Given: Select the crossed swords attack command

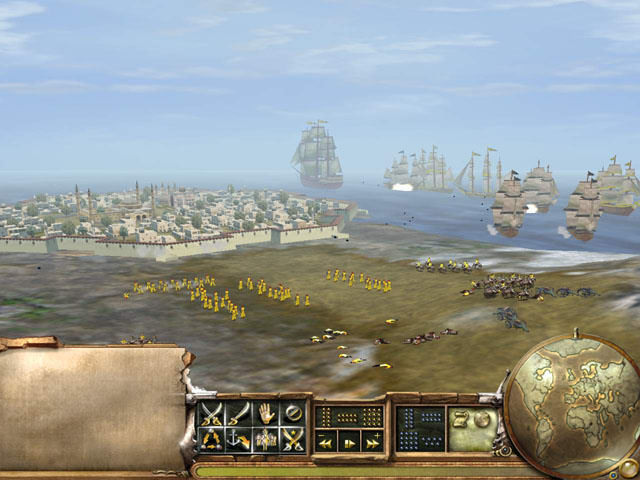Looking at the screenshot, I should 211,413.
